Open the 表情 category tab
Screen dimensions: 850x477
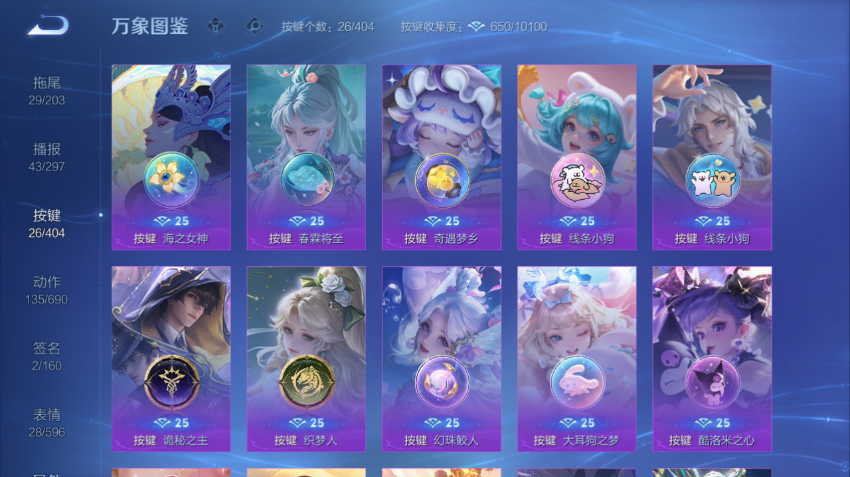(47, 422)
